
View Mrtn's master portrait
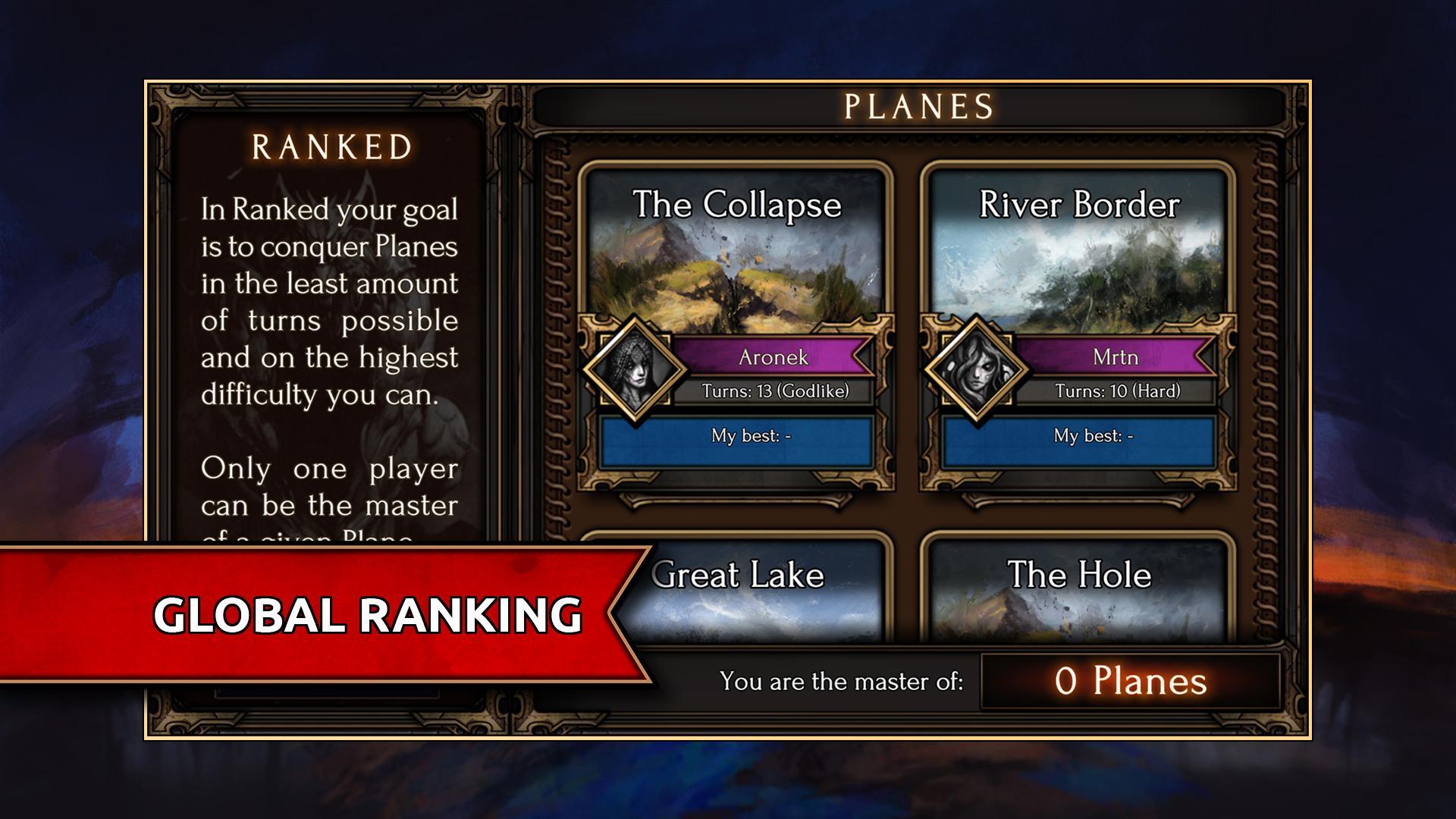point(977,370)
